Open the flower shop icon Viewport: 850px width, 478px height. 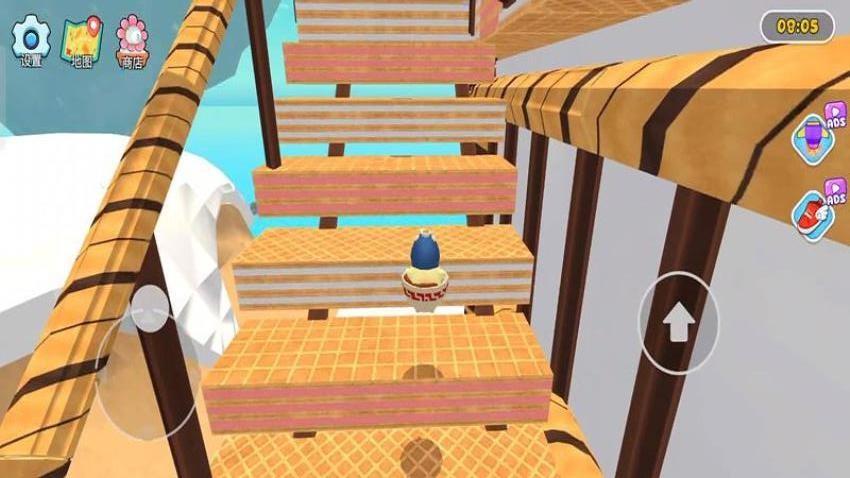coord(132,39)
